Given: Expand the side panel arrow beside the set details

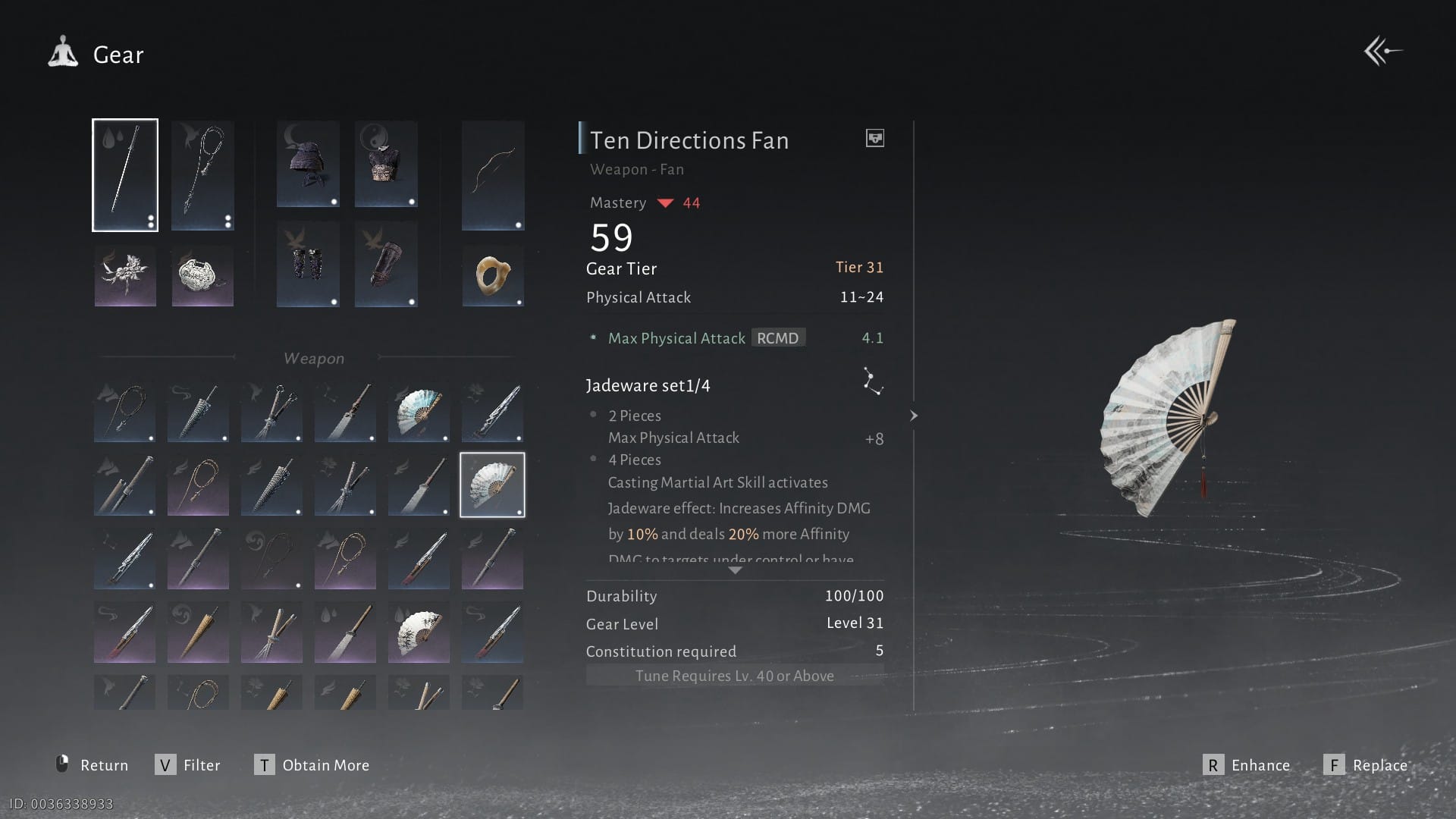Looking at the screenshot, I should tap(914, 416).
